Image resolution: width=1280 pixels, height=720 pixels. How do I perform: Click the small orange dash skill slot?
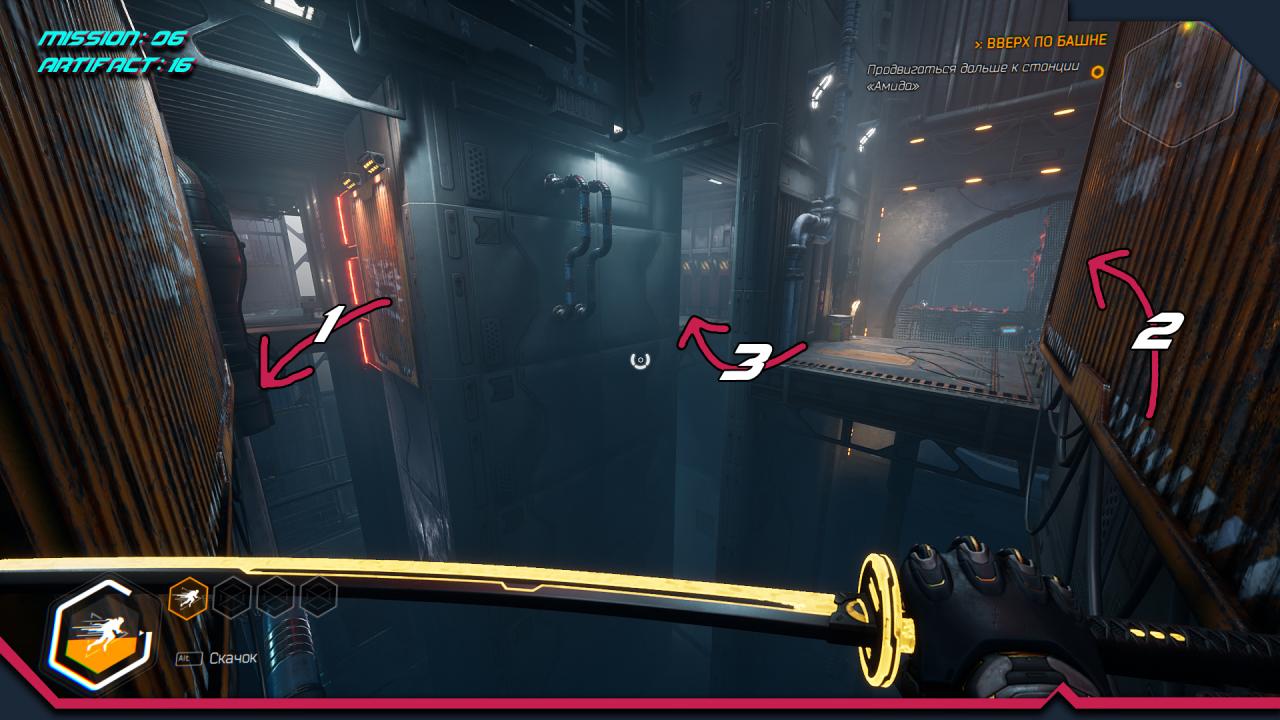[188, 598]
